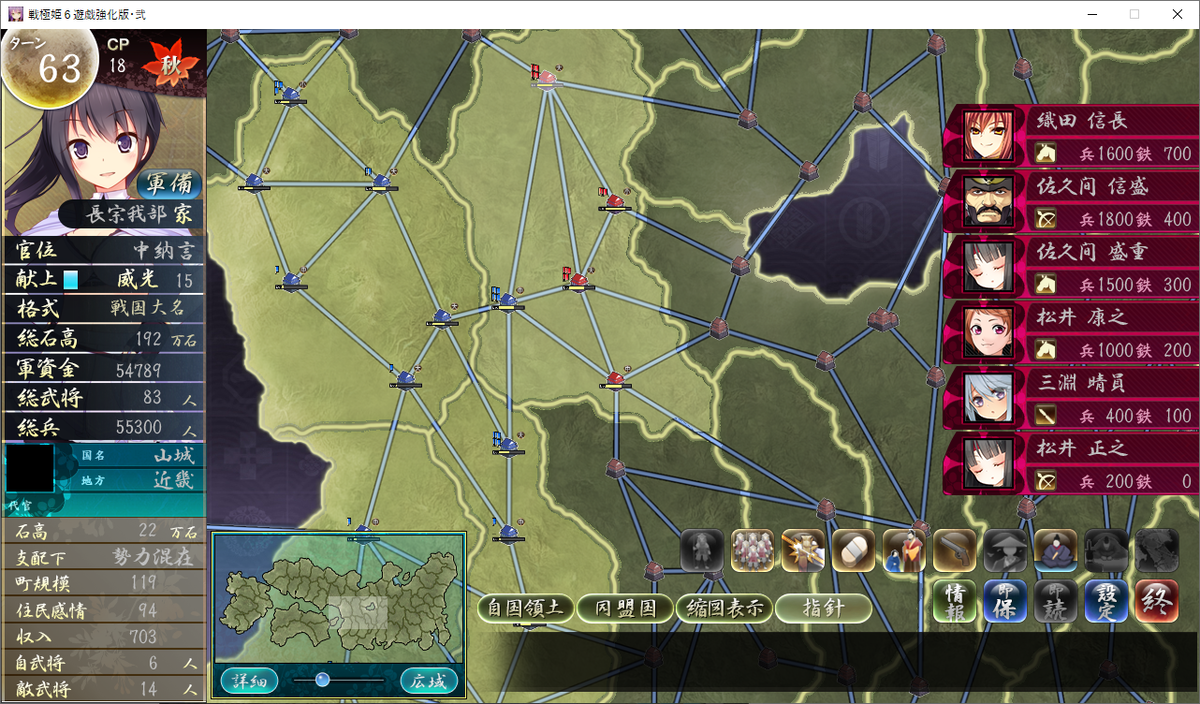Close the game window

tap(1177, 14)
